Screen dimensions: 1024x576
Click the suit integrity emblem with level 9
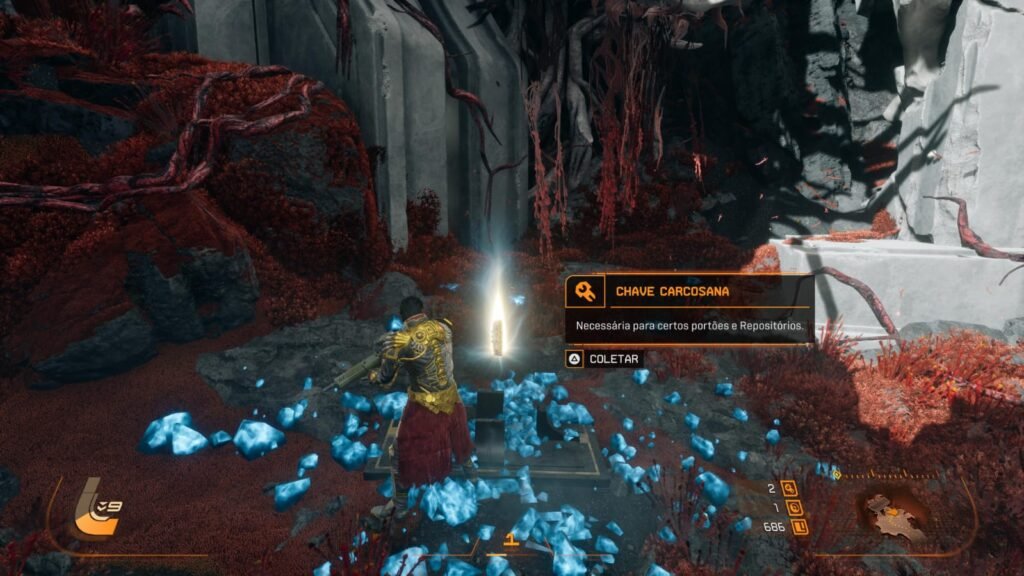tap(98, 510)
